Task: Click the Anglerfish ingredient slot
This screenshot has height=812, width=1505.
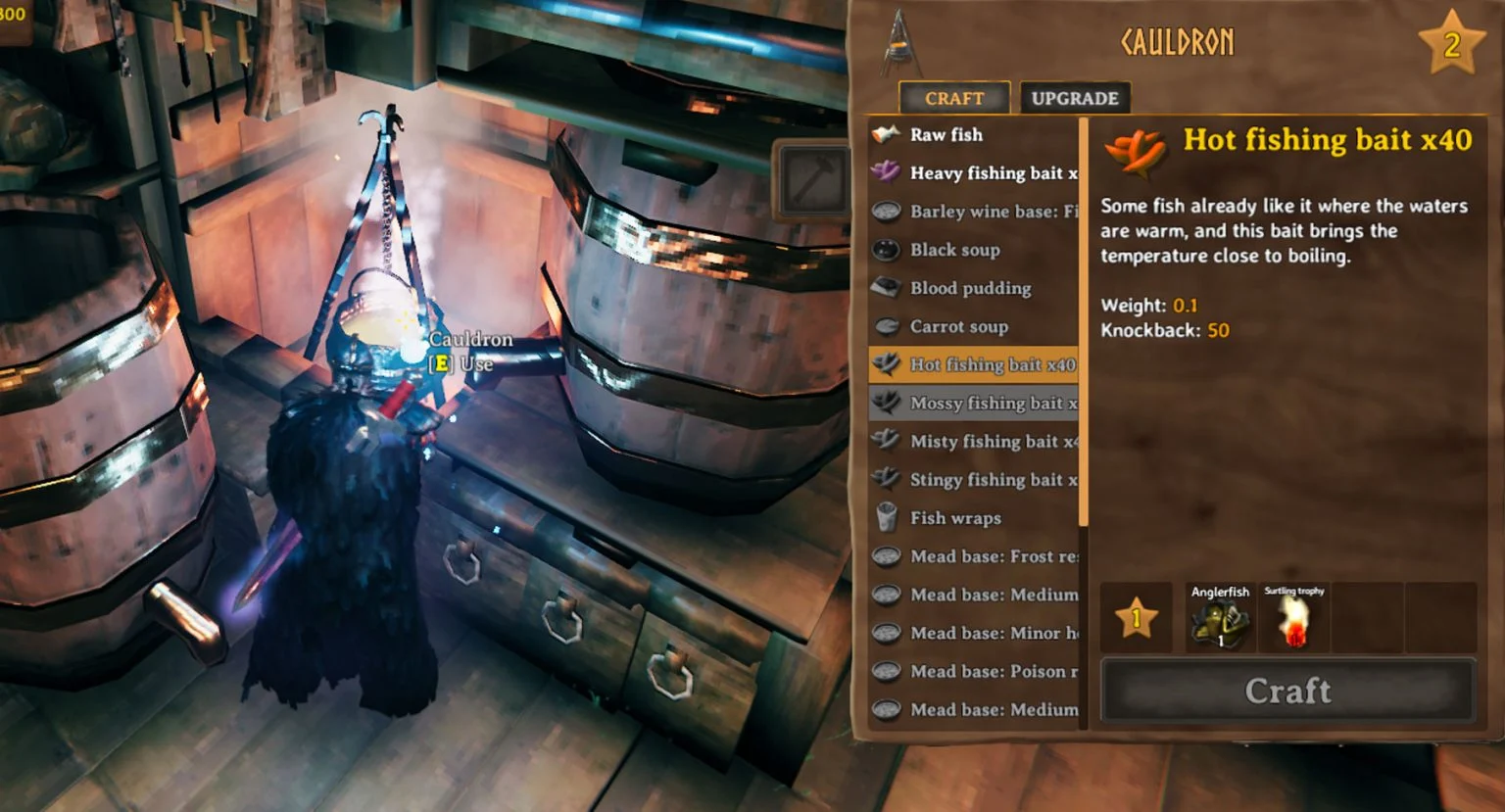Action: click(1220, 618)
